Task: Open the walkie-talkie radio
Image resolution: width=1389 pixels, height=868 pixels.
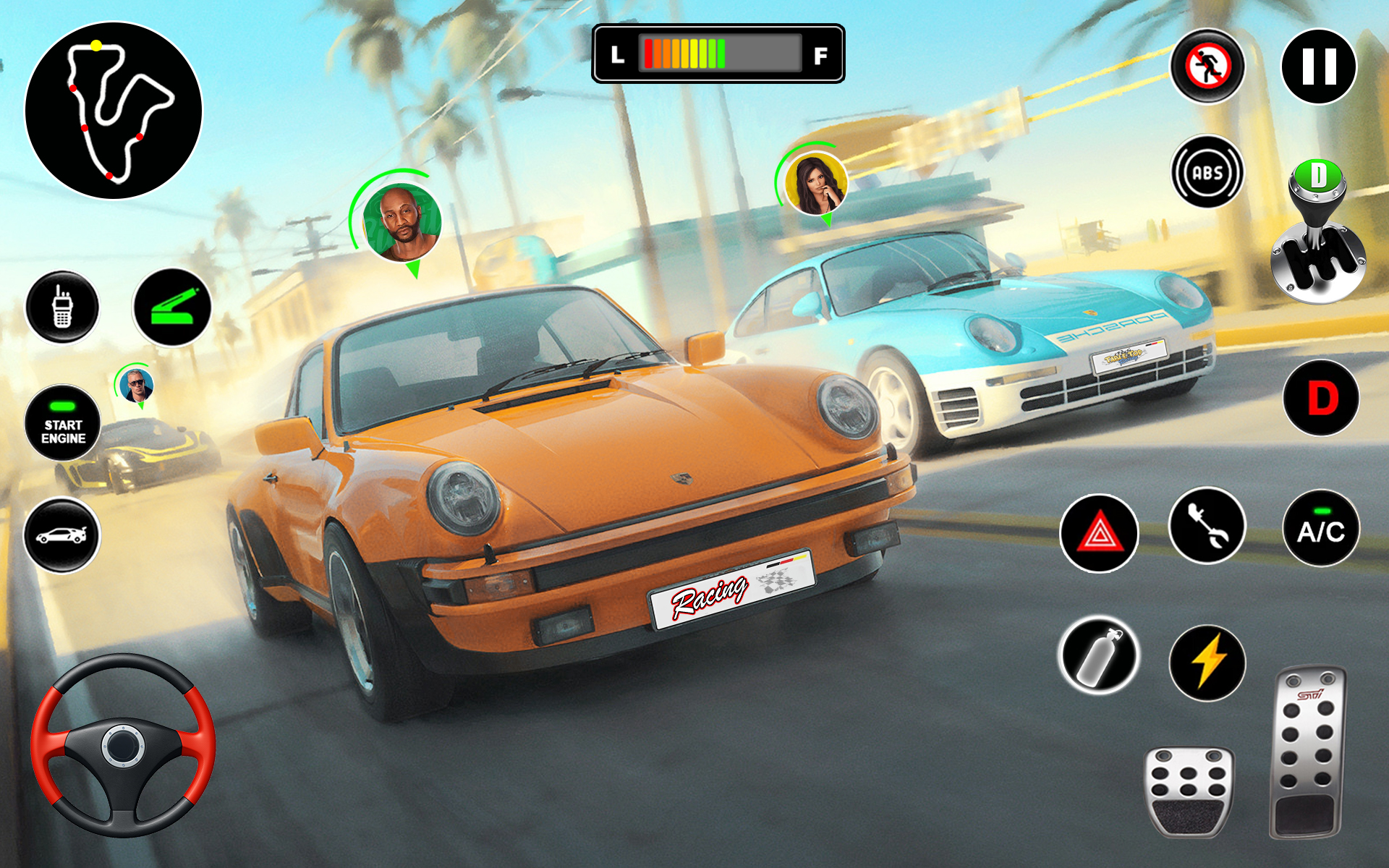Action: pyautogui.click(x=64, y=307)
